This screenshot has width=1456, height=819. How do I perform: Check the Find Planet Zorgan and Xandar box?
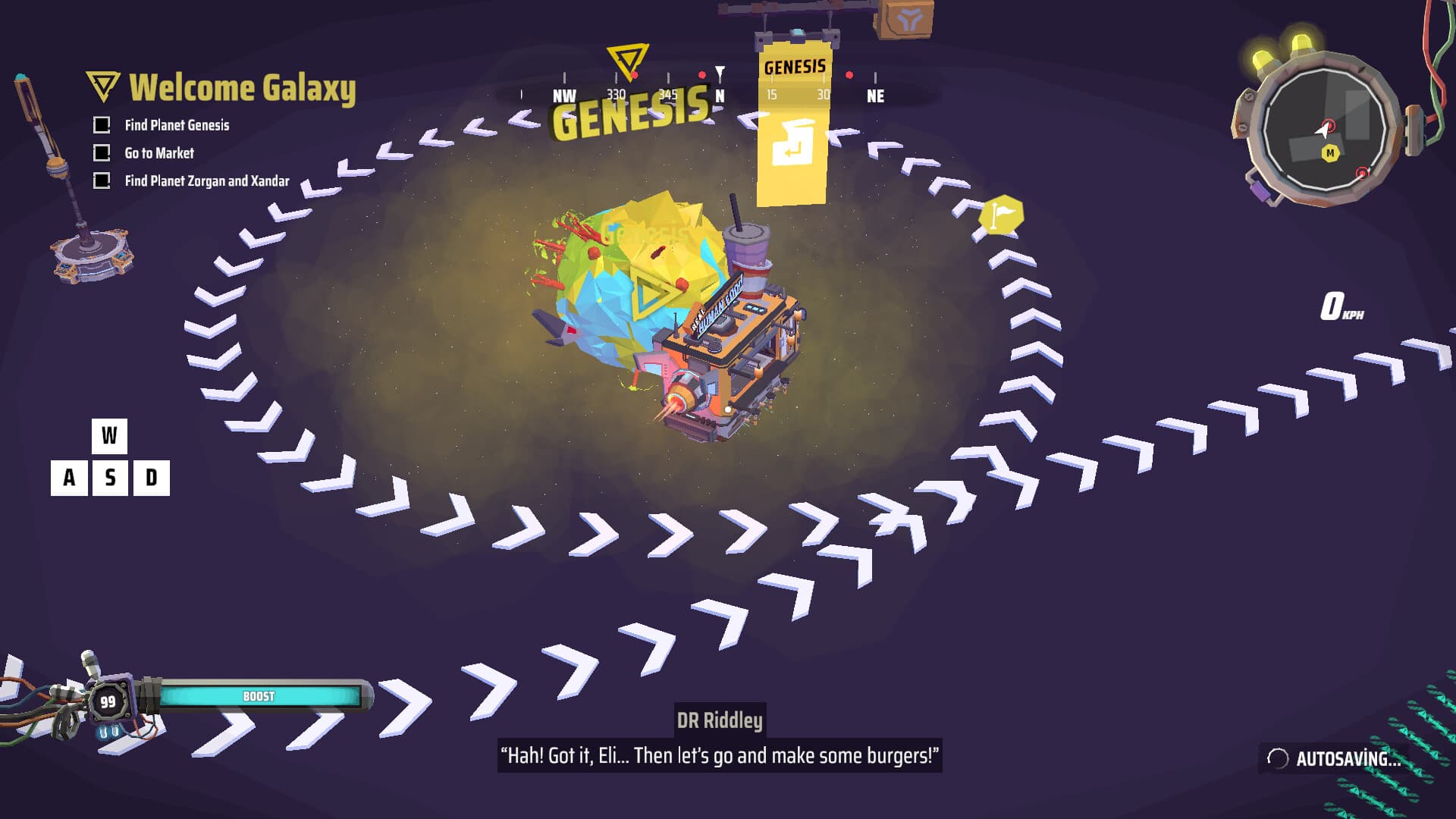point(101,182)
